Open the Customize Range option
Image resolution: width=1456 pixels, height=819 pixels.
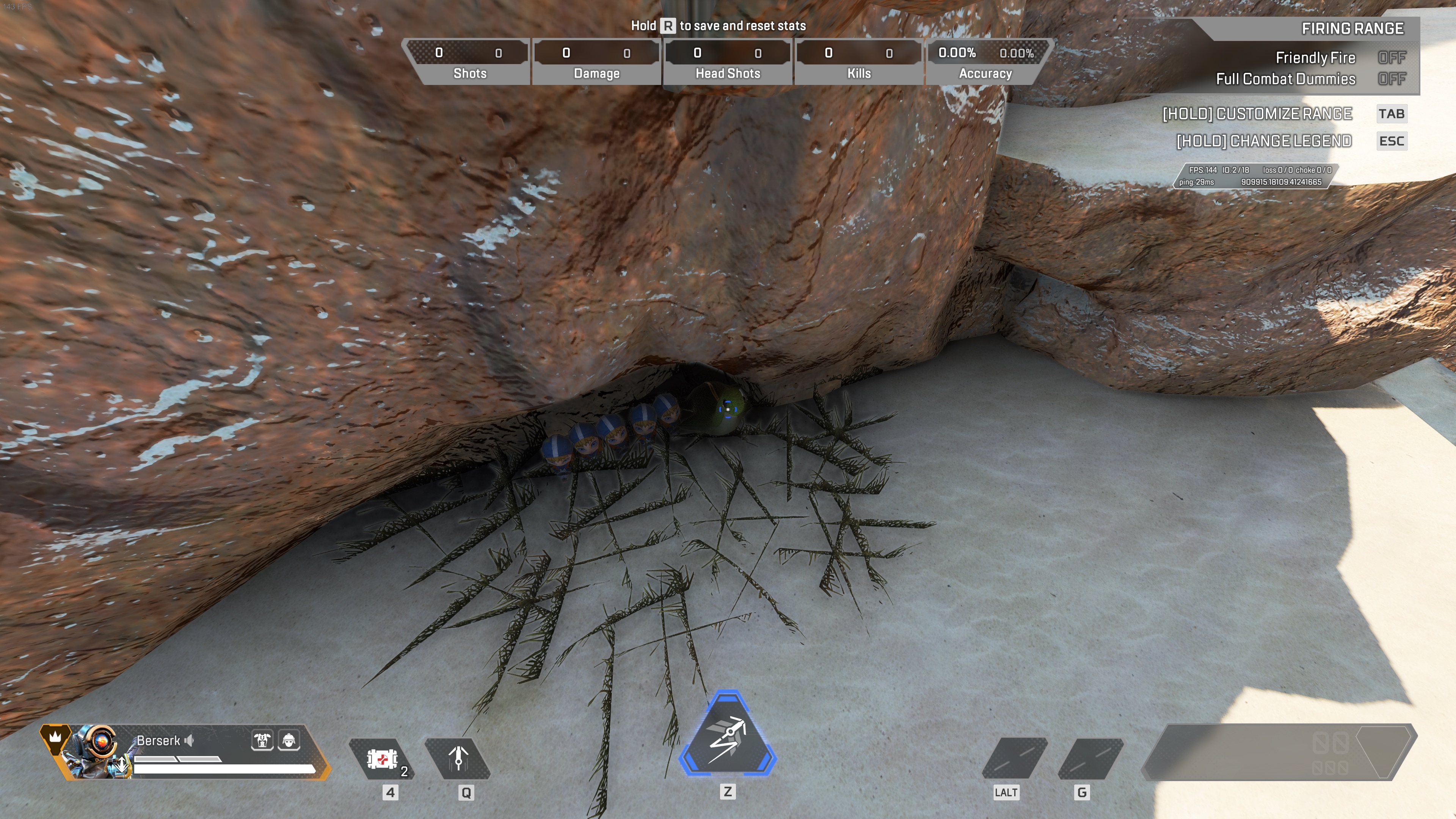[1257, 114]
